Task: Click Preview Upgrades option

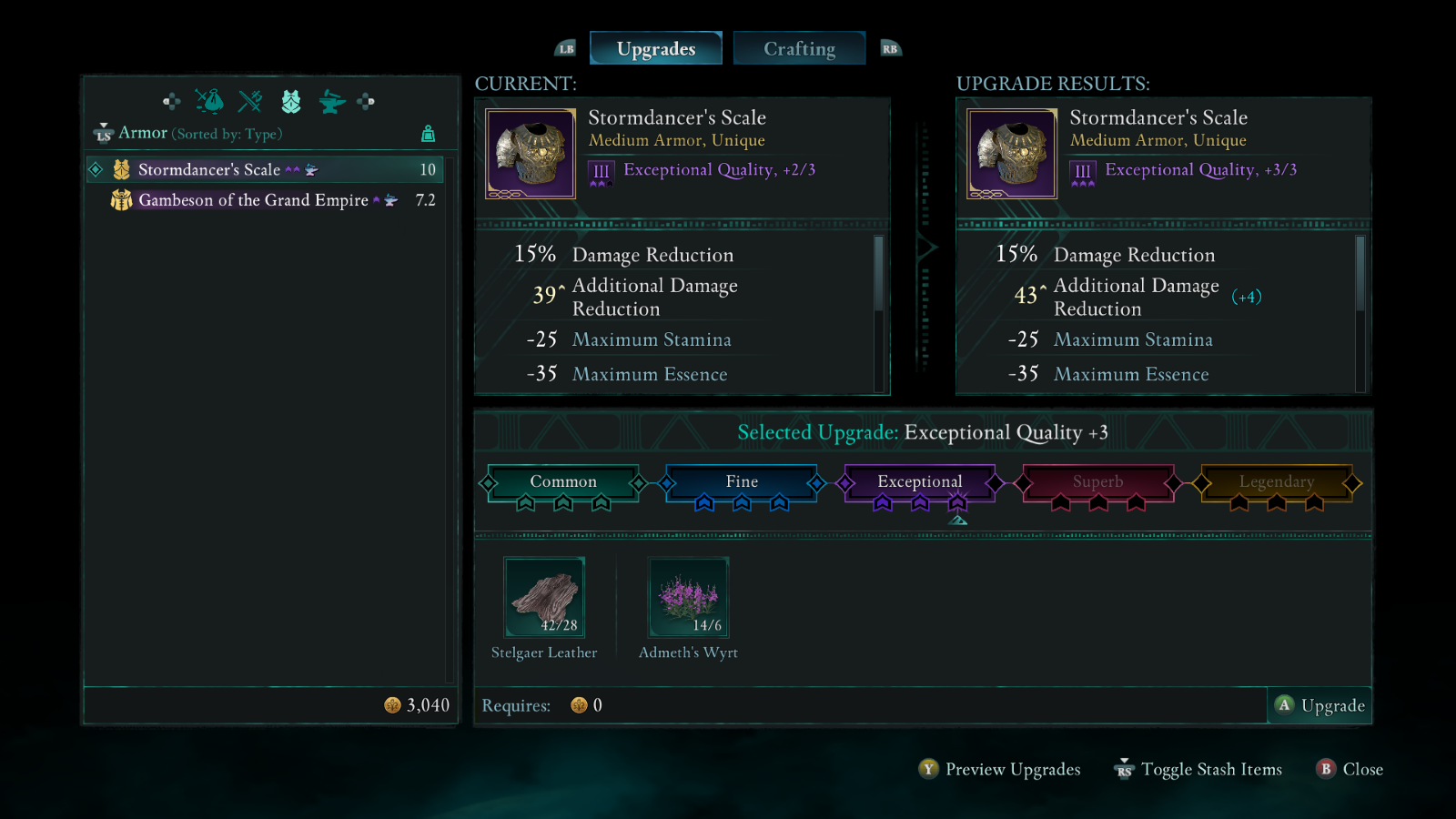Action: coord(1000,769)
